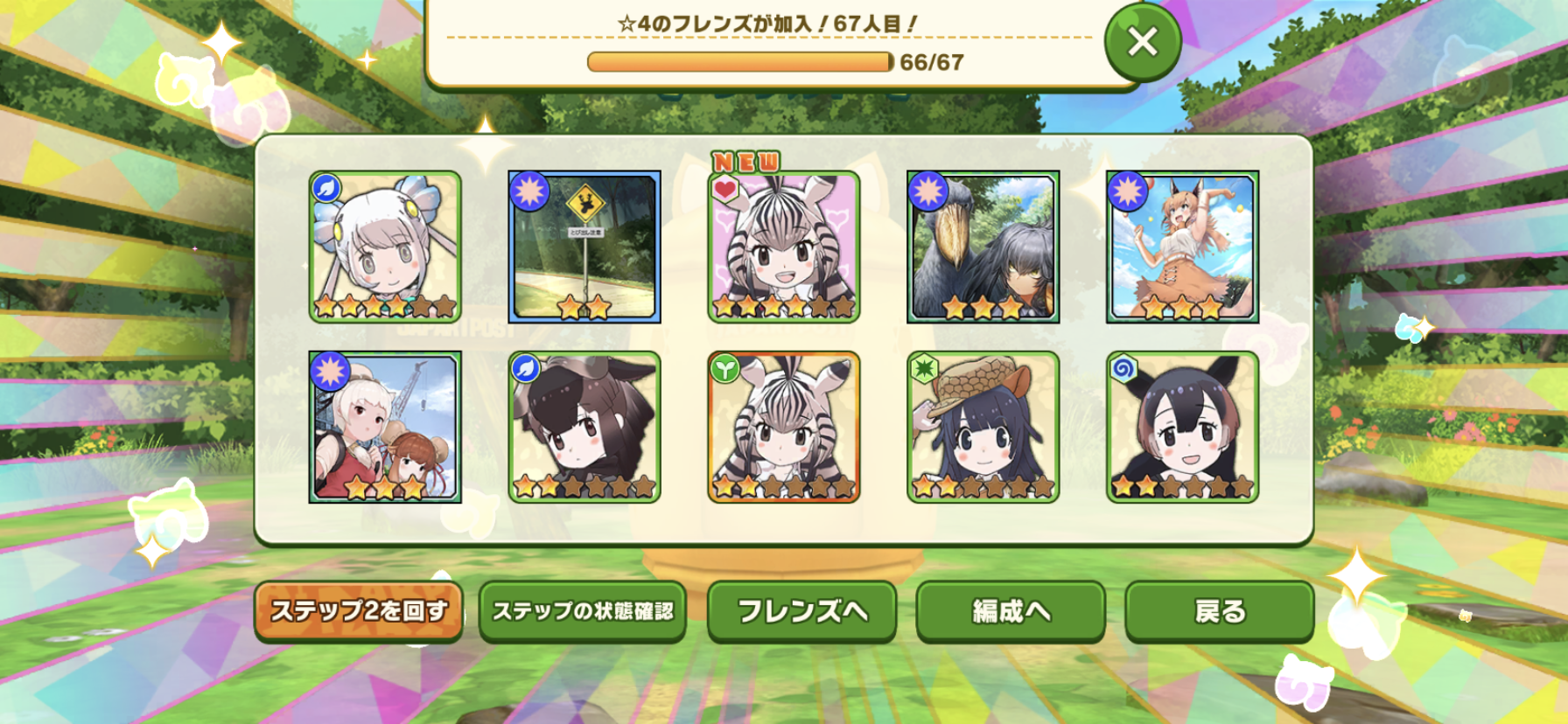Go to the フレンズへ Friends screen
This screenshot has width=1568, height=724.
(x=801, y=610)
